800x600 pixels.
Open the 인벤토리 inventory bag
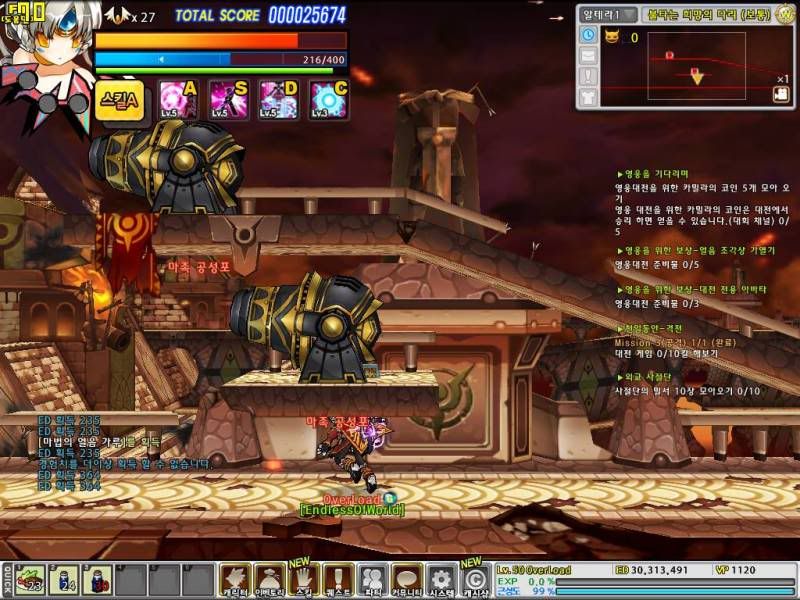269,580
